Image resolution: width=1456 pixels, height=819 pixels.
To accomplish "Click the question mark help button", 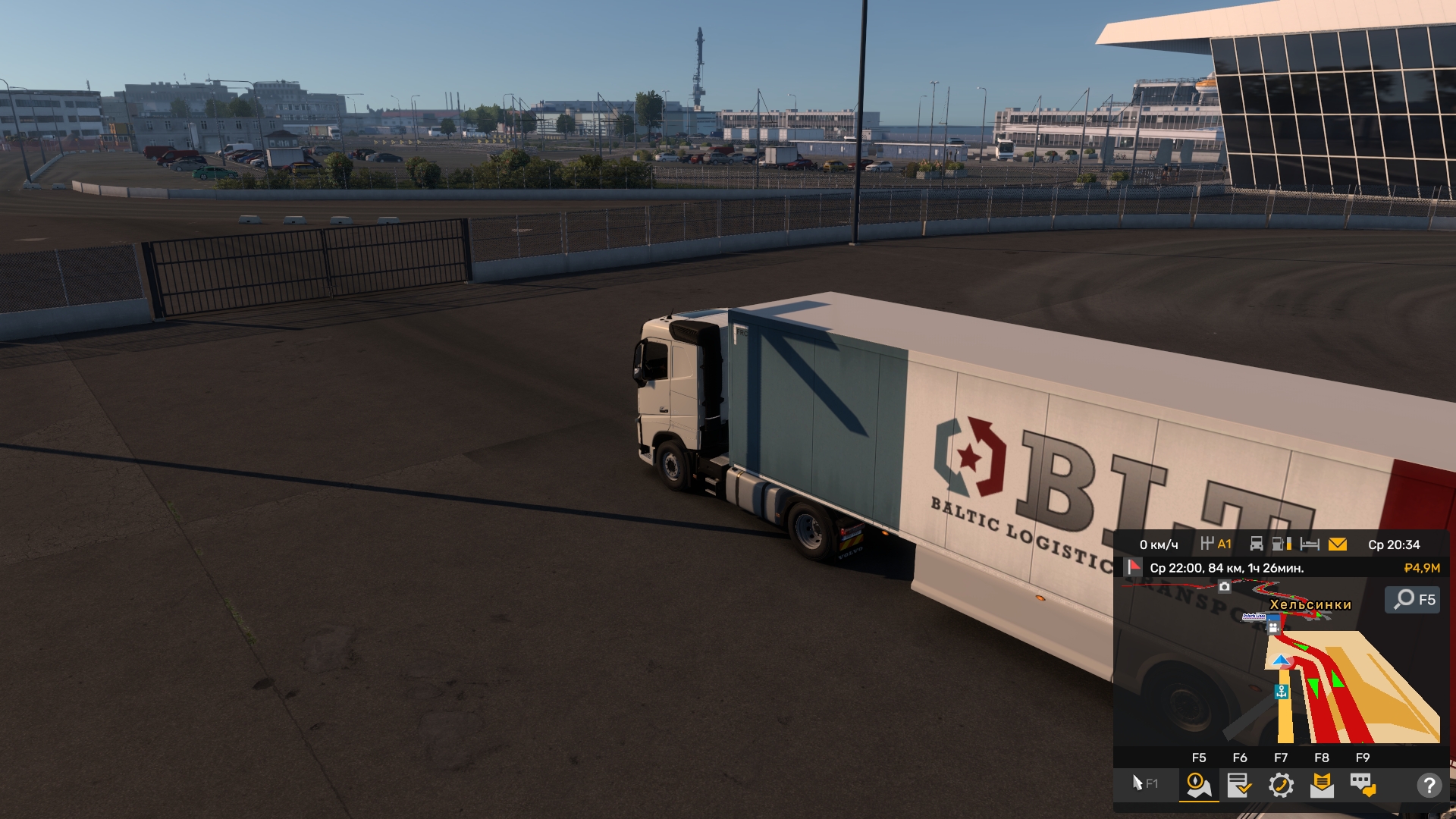I will 1429,785.
